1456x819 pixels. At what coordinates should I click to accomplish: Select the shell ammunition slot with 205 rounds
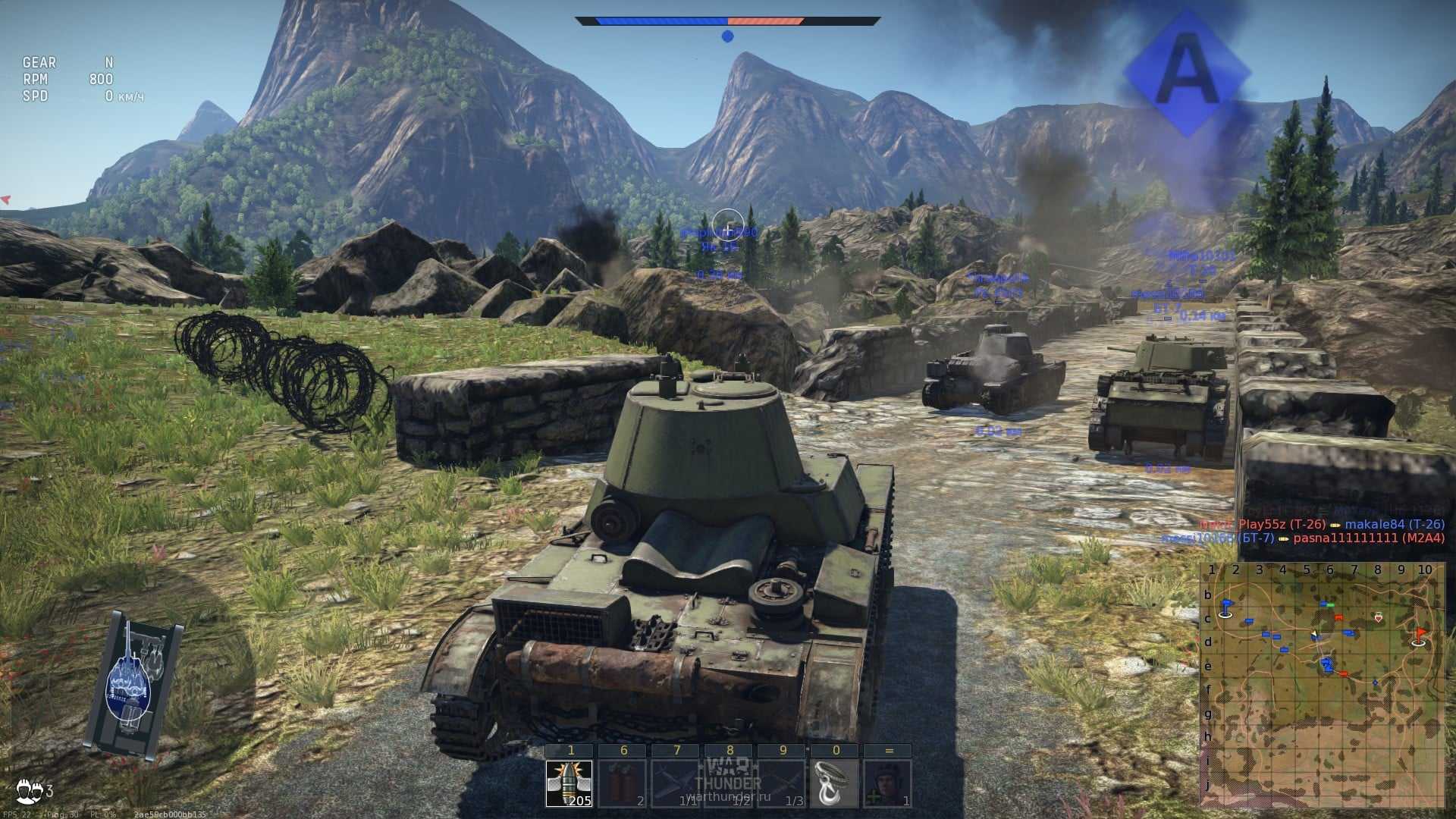click(570, 783)
